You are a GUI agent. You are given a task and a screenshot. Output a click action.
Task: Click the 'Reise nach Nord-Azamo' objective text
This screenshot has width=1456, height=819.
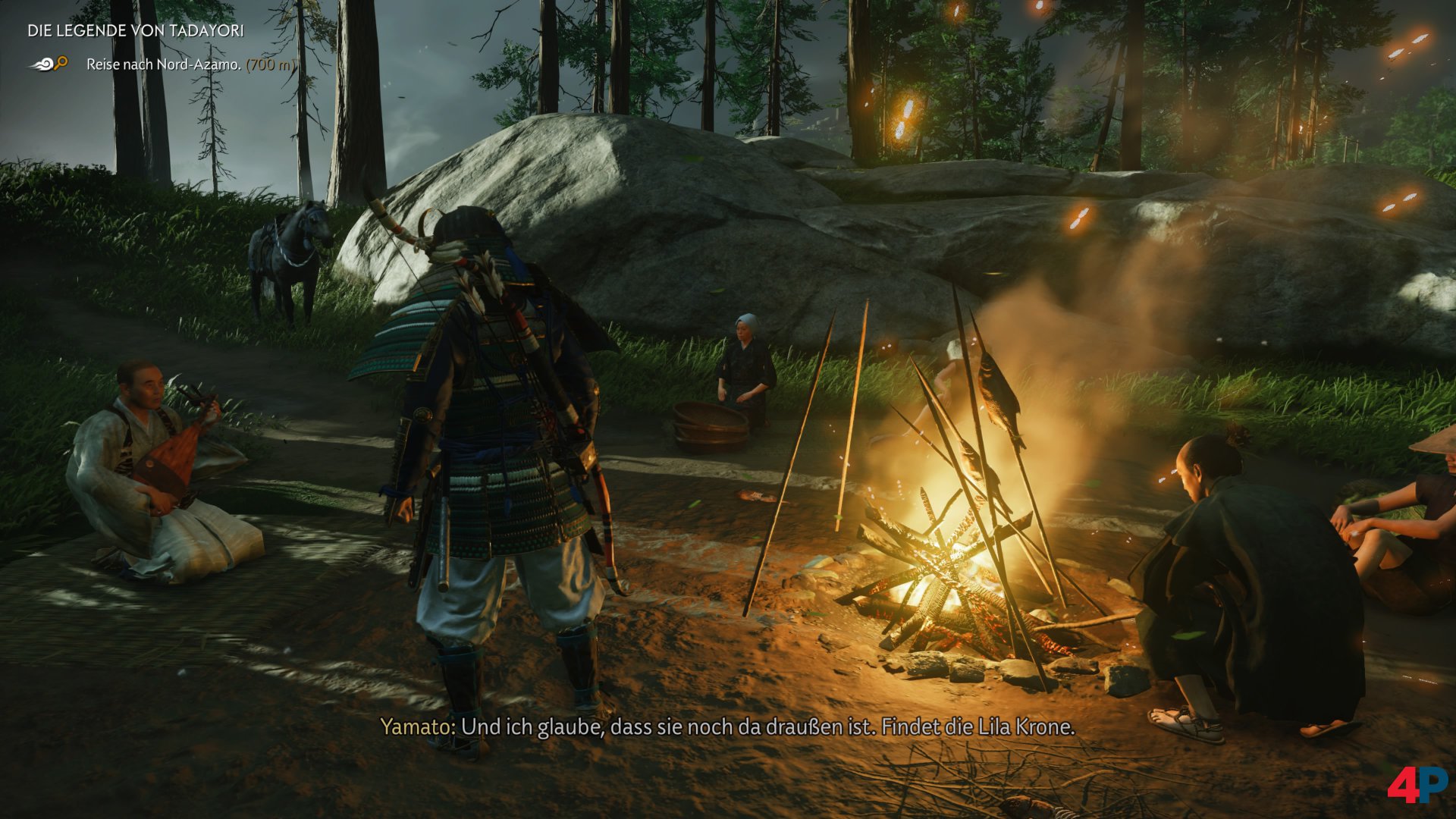(x=163, y=64)
